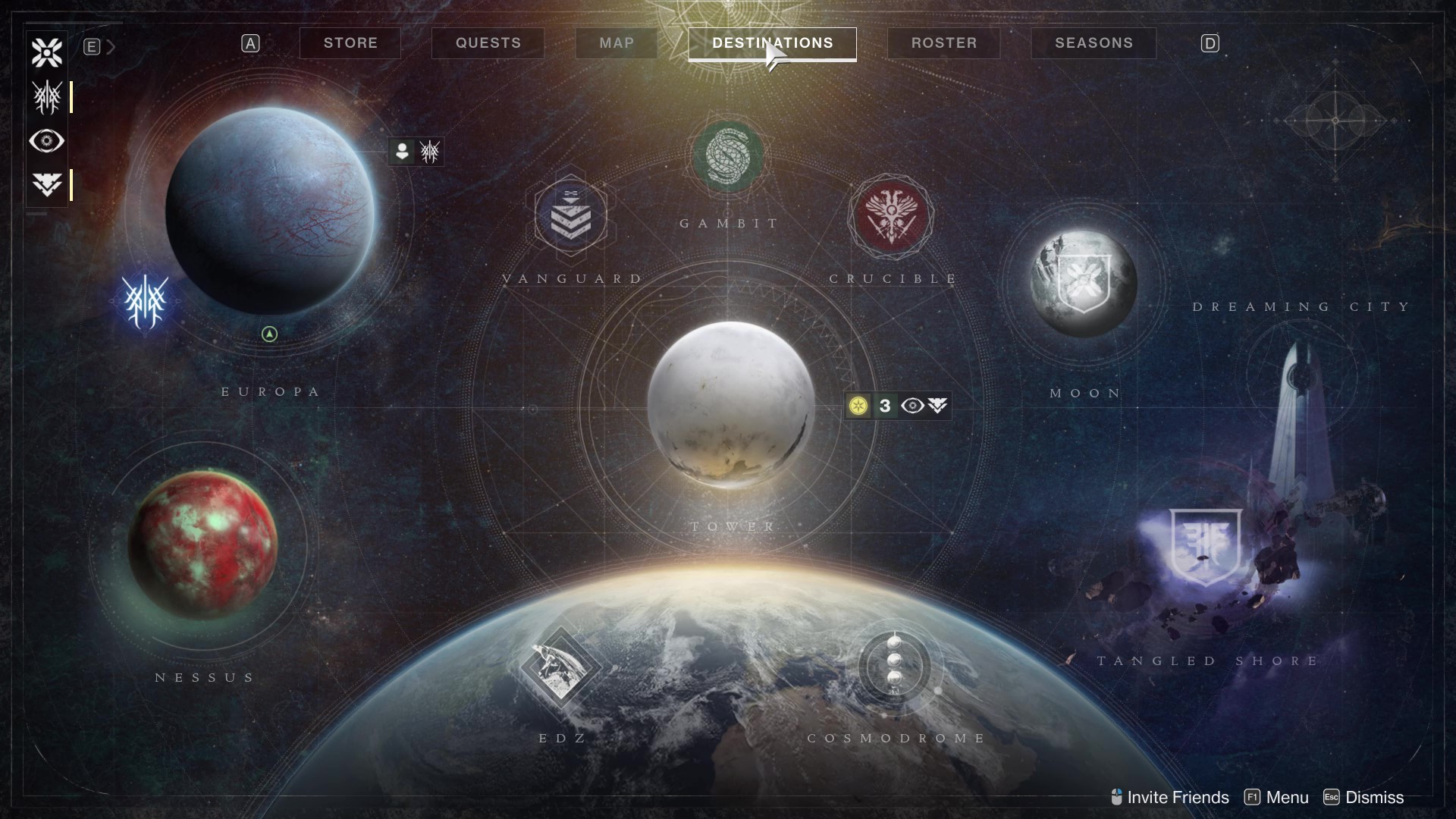Show the Seasons tab
This screenshot has height=819, width=1456.
click(1094, 43)
